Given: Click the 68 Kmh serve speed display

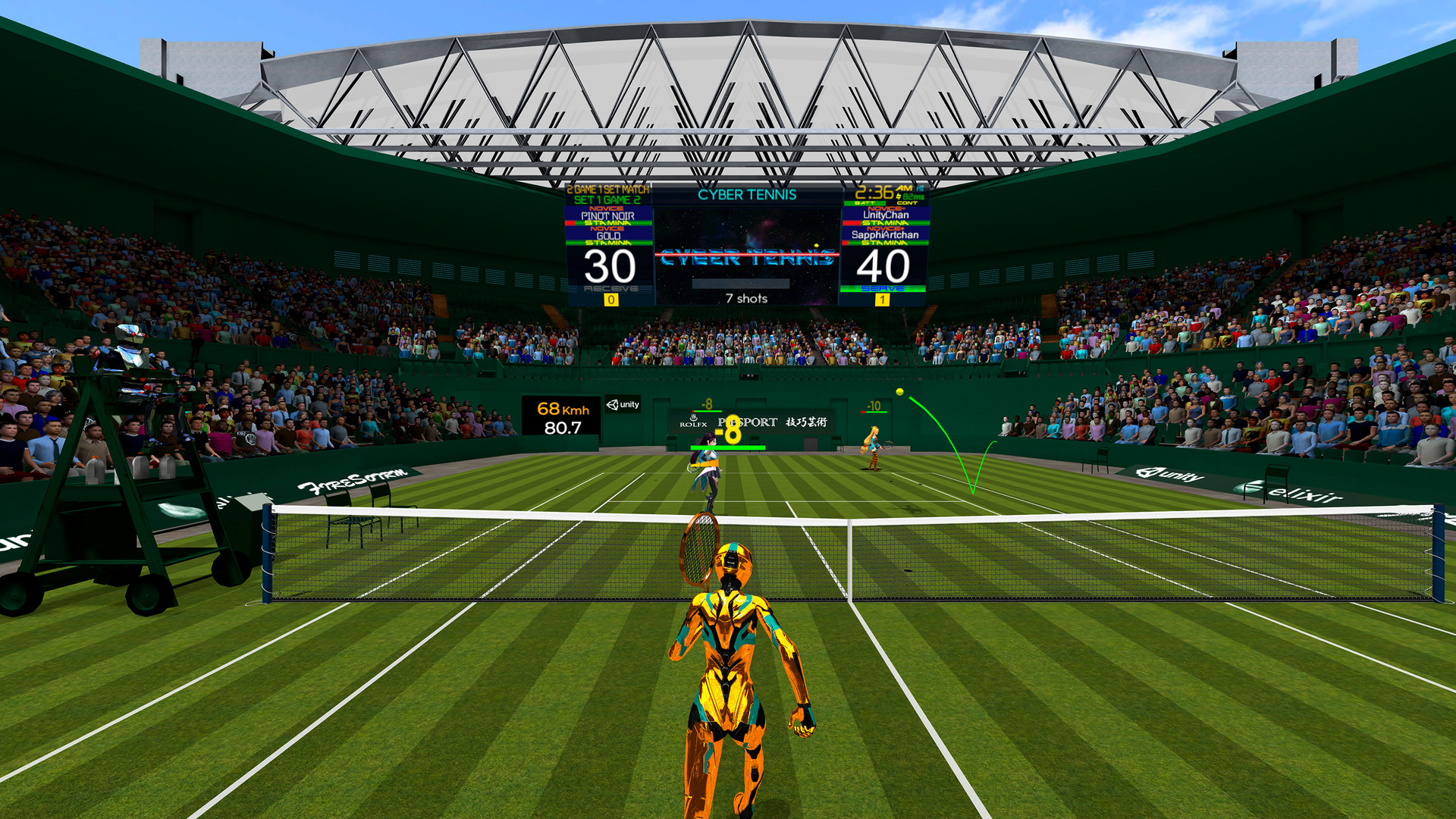Looking at the screenshot, I should (562, 409).
